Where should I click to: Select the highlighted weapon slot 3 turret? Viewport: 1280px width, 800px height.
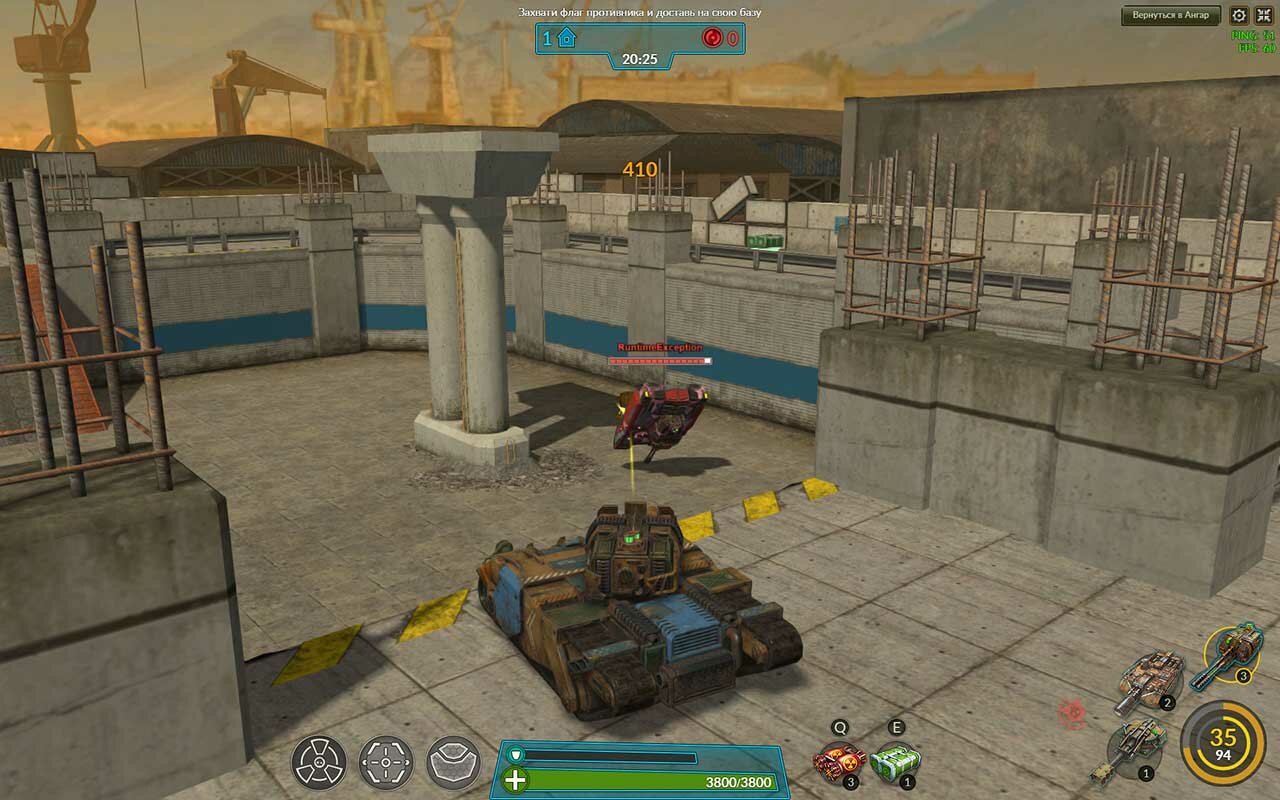point(1231,652)
